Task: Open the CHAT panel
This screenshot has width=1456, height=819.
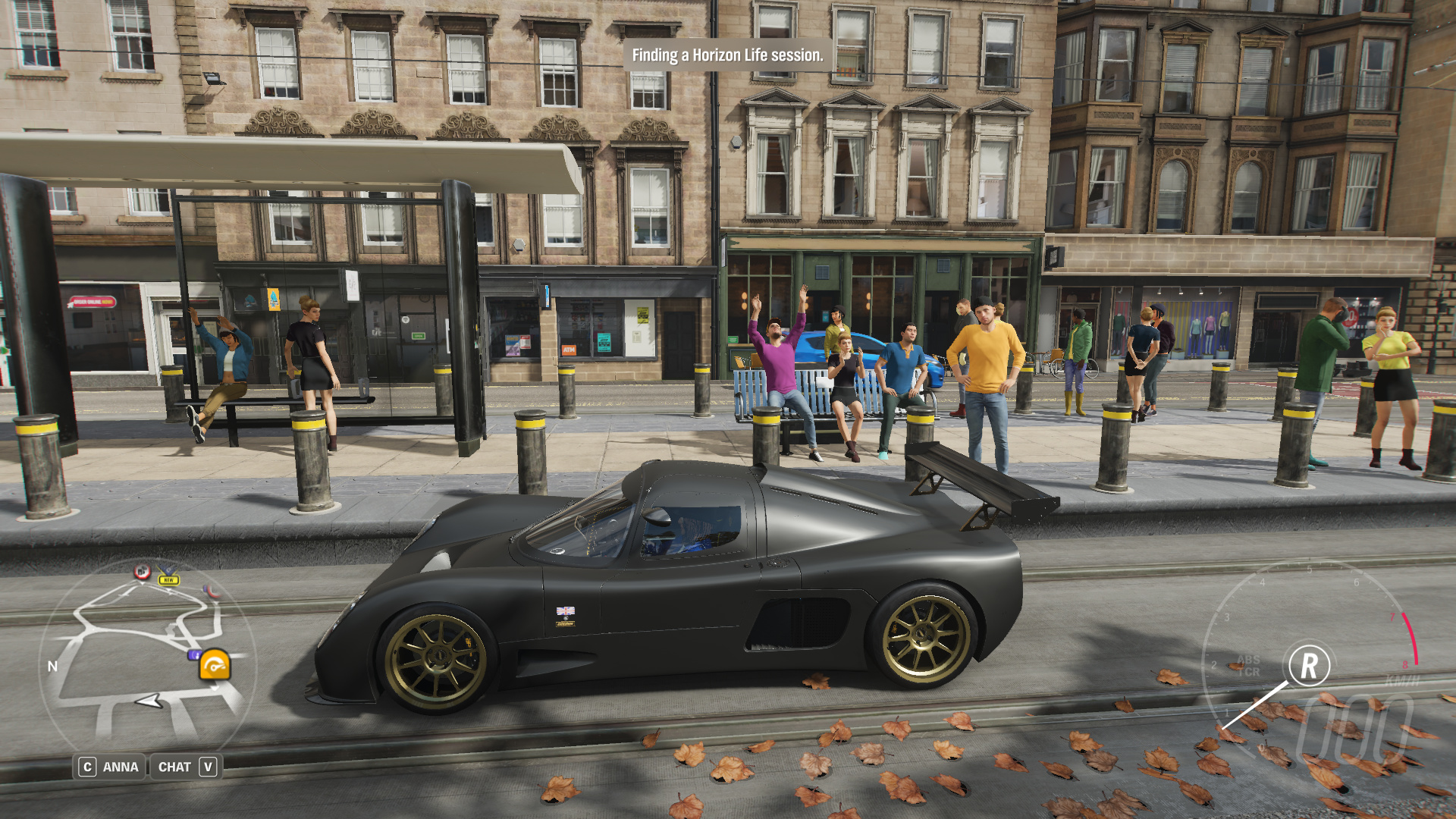Action: pyautogui.click(x=187, y=767)
